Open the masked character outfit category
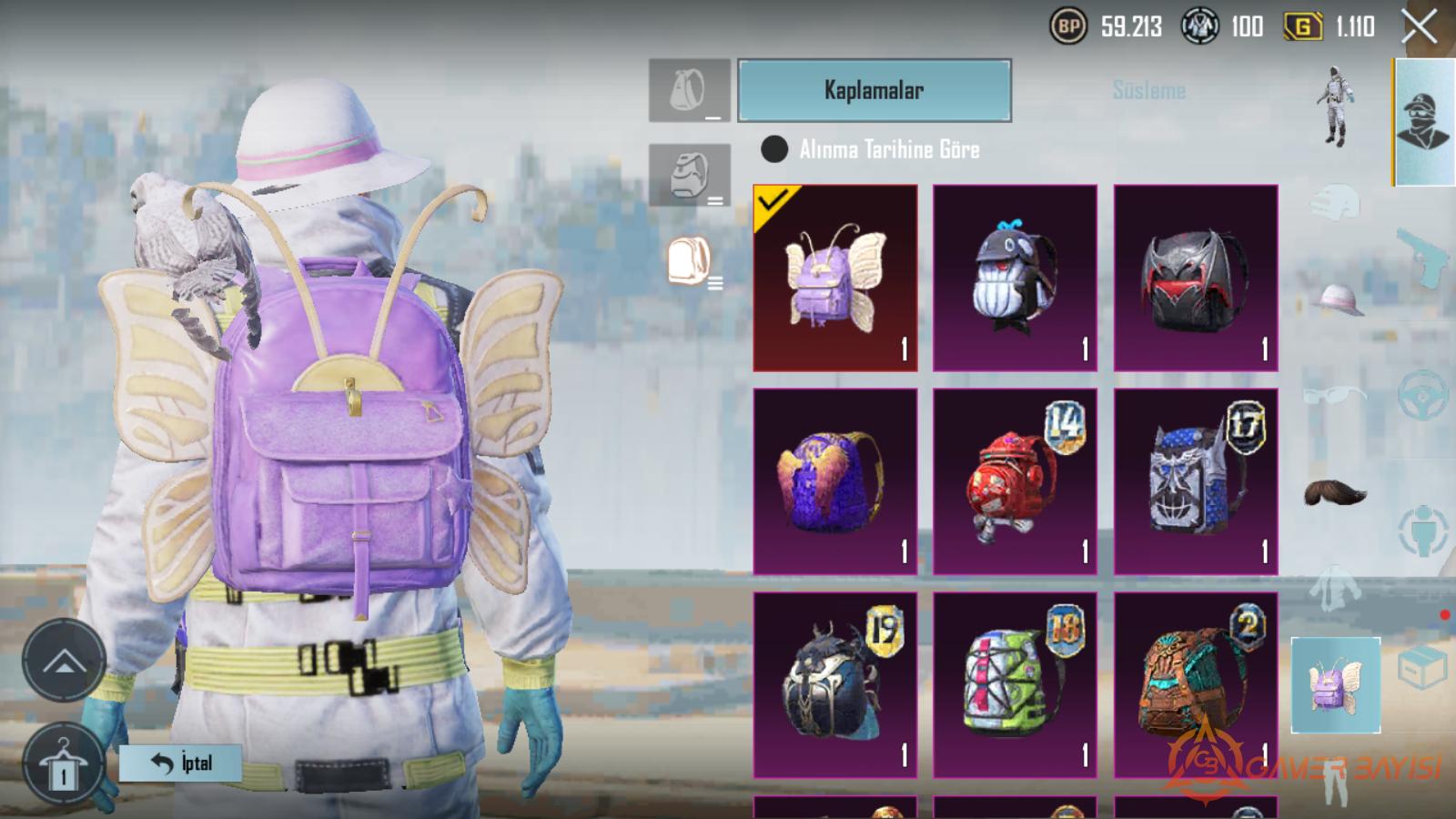Image resolution: width=1456 pixels, height=819 pixels. point(1423,122)
